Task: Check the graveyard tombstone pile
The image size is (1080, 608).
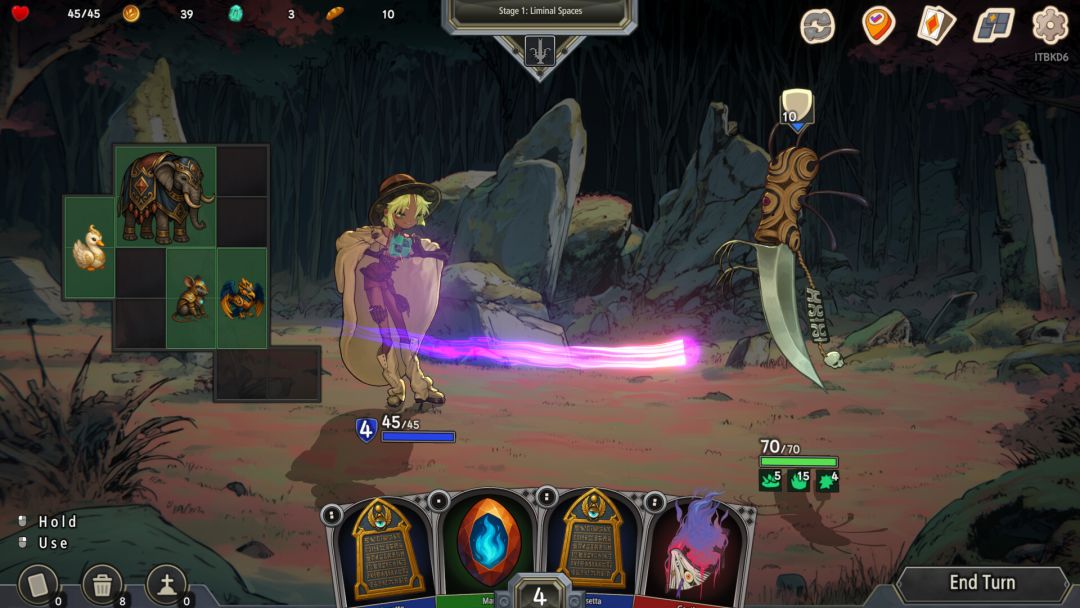Action: (166, 585)
